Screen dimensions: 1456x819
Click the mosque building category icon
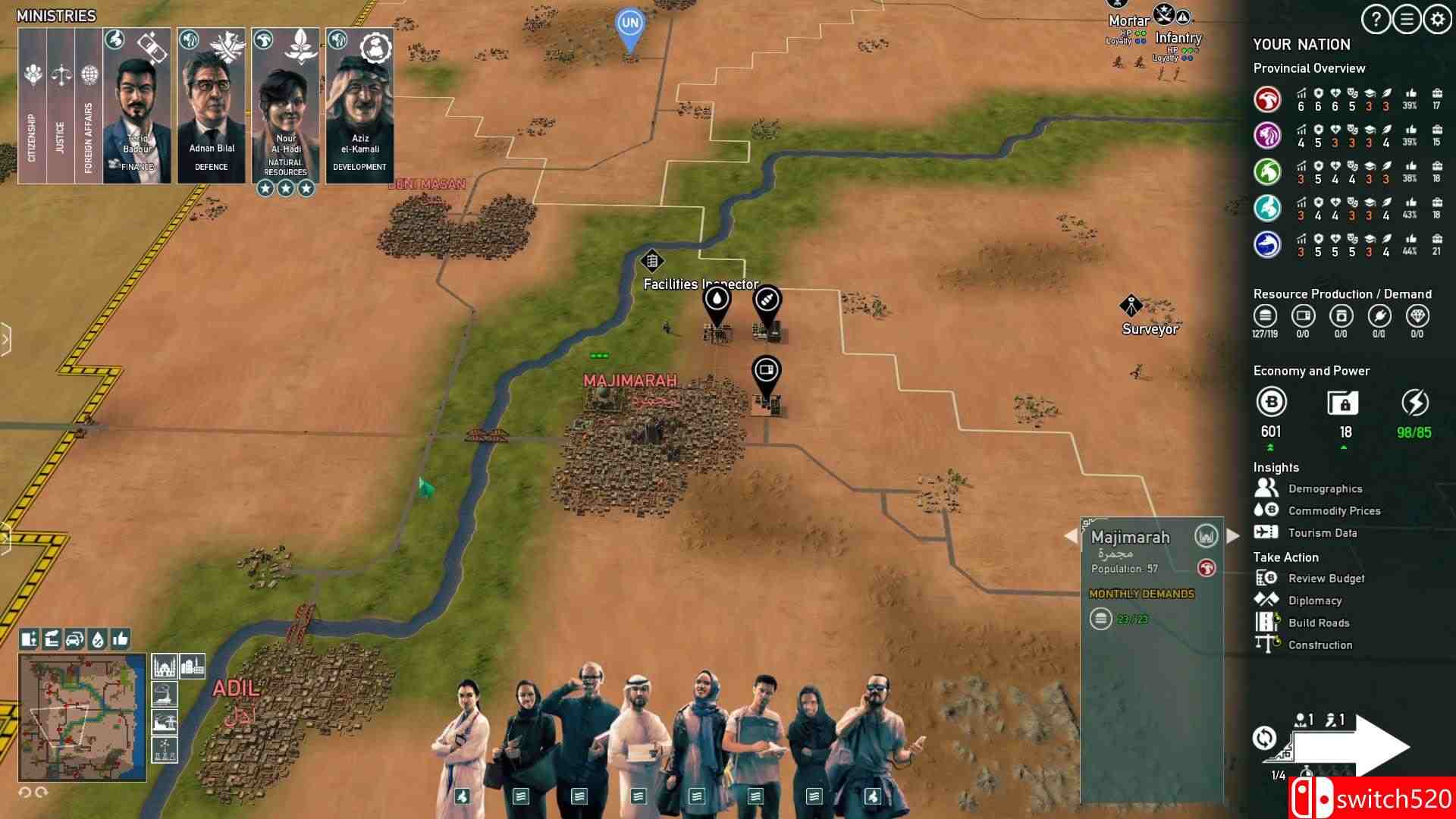coord(164,667)
